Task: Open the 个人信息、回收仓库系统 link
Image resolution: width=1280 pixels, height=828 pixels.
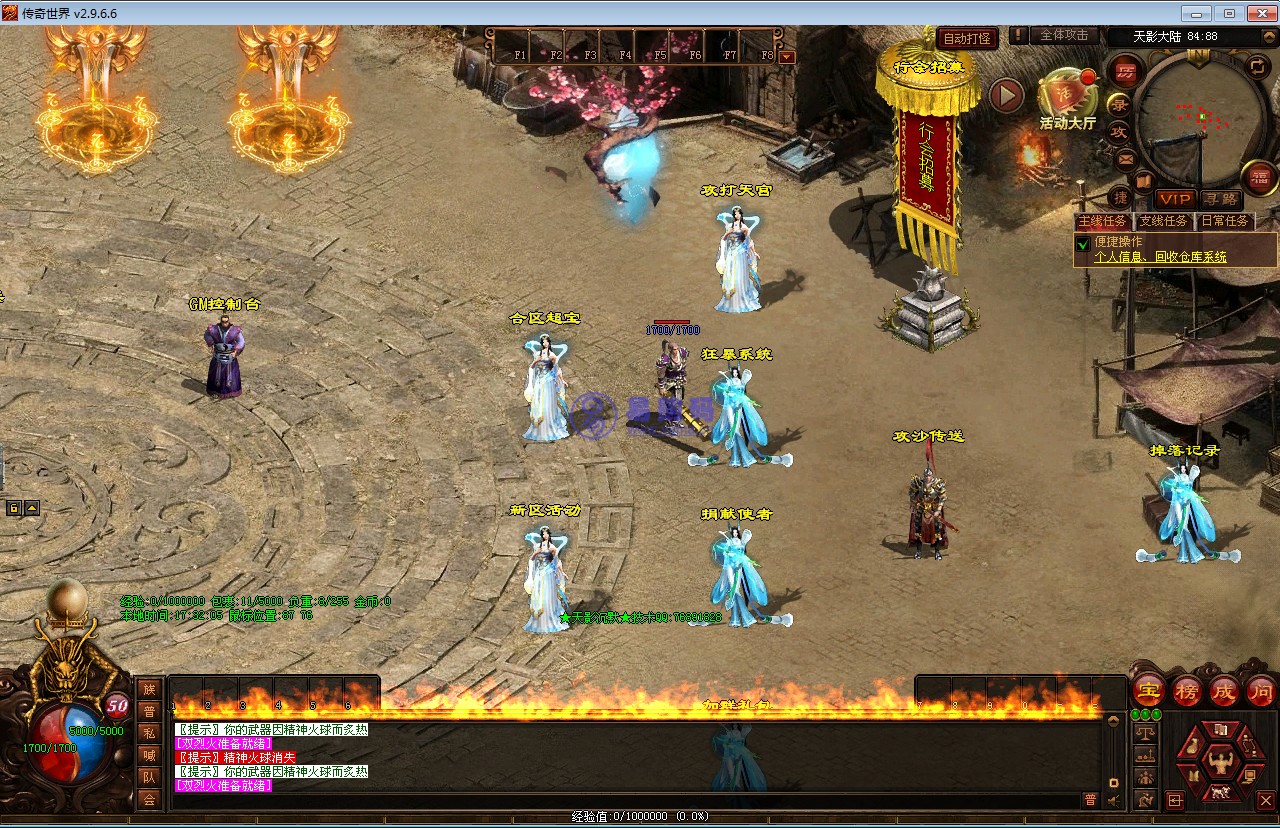Action: [x=1160, y=257]
